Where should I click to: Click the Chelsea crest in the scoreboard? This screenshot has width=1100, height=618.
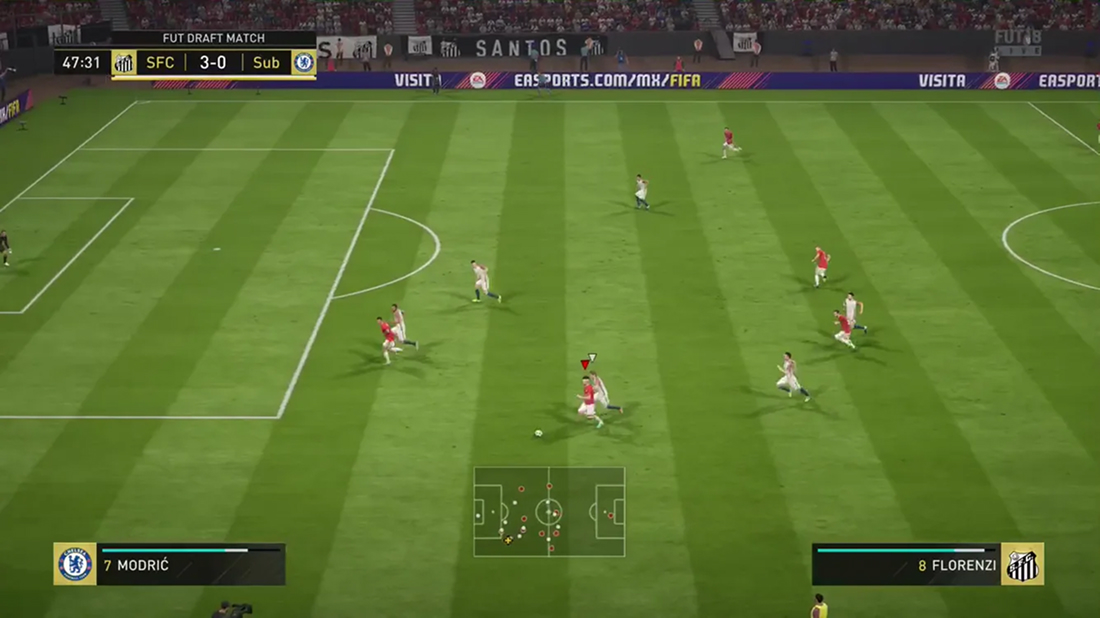[x=303, y=63]
